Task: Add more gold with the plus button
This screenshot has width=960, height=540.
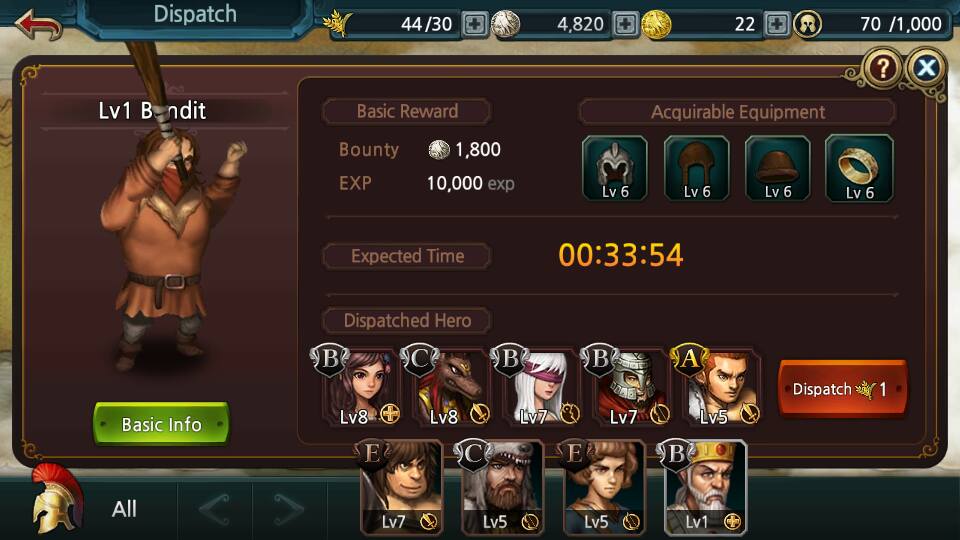Action: (776, 23)
